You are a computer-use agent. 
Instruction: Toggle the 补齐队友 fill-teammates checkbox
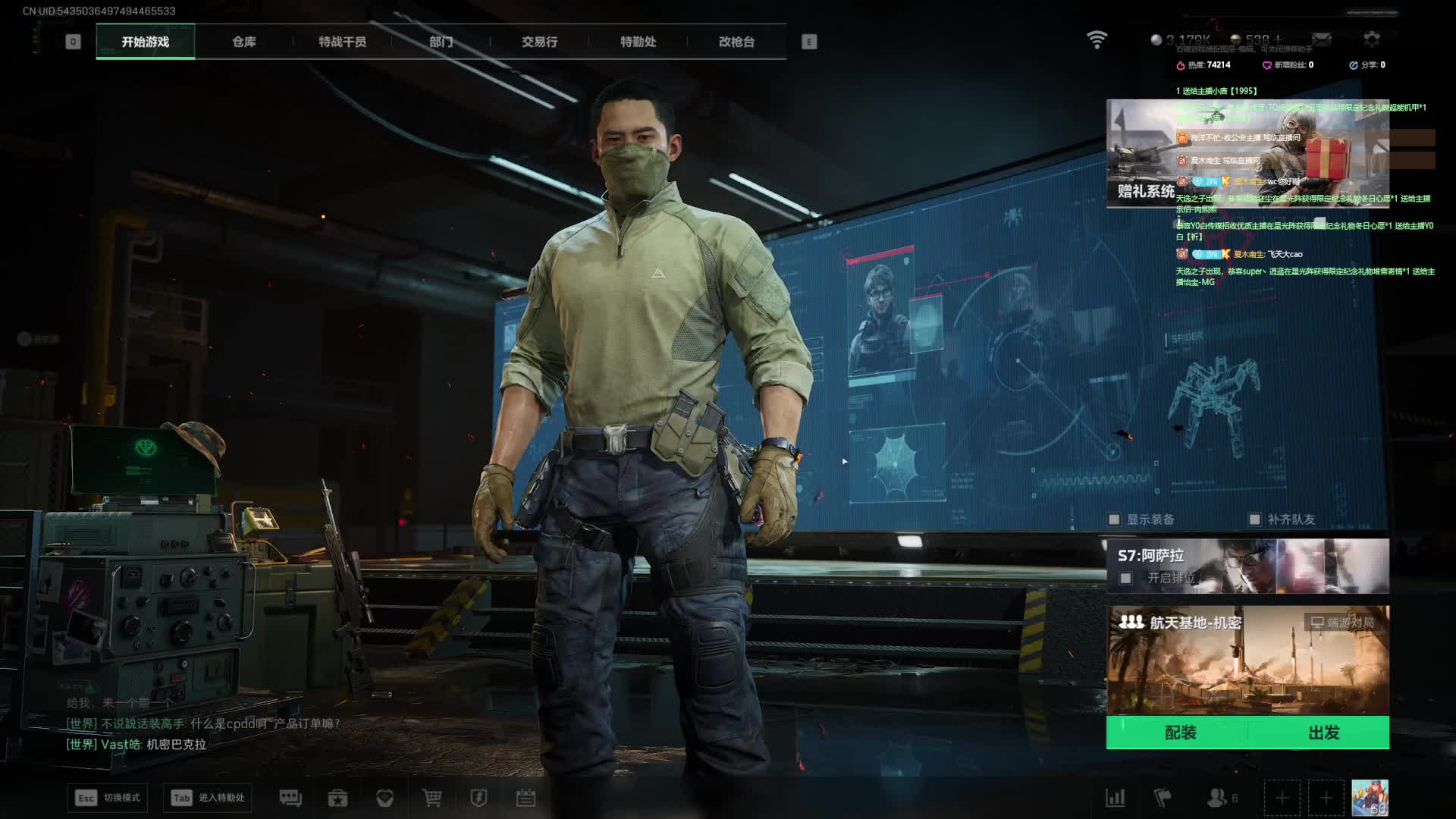coord(1255,519)
